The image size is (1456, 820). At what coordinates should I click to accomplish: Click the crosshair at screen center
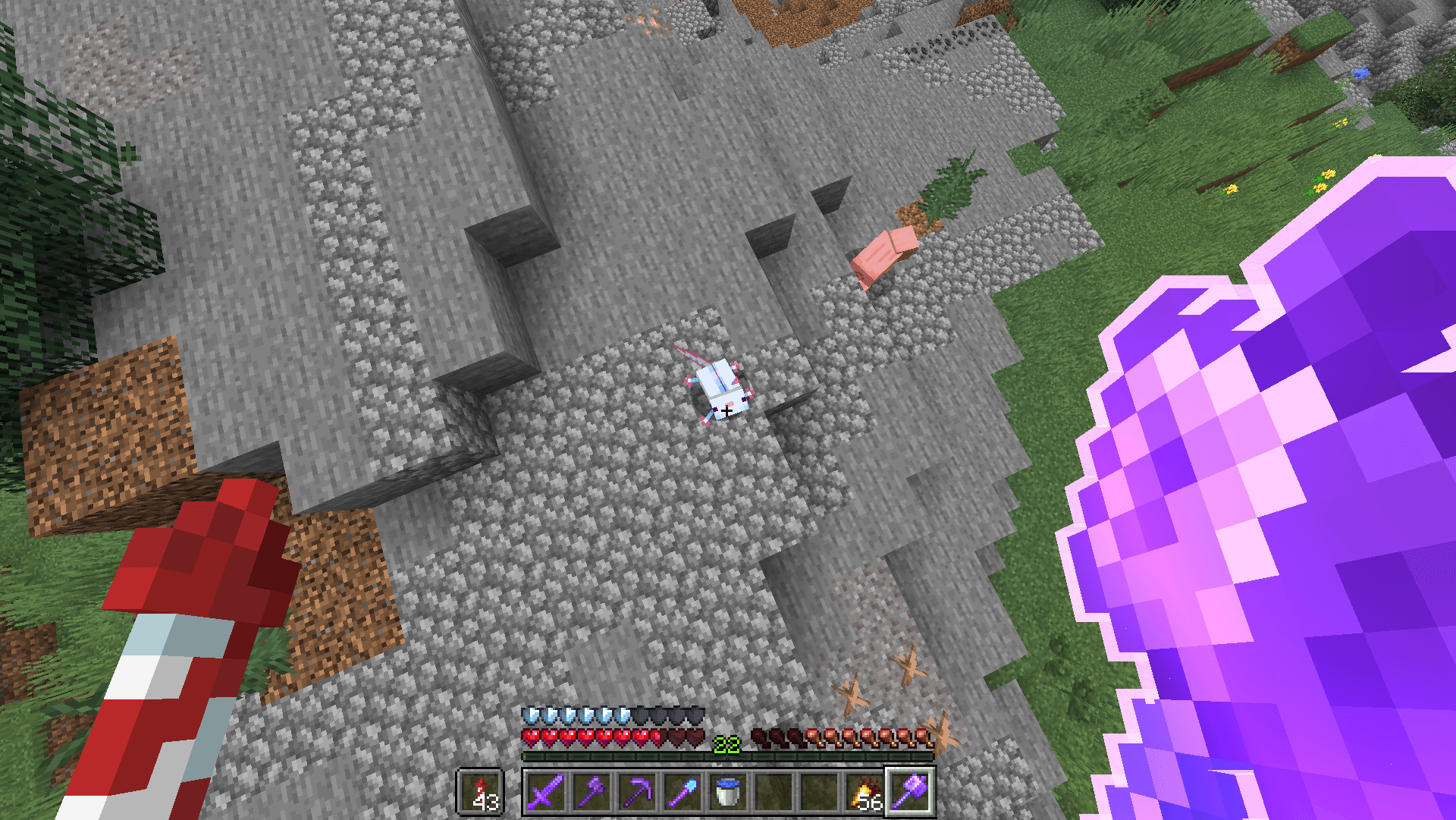[728, 410]
